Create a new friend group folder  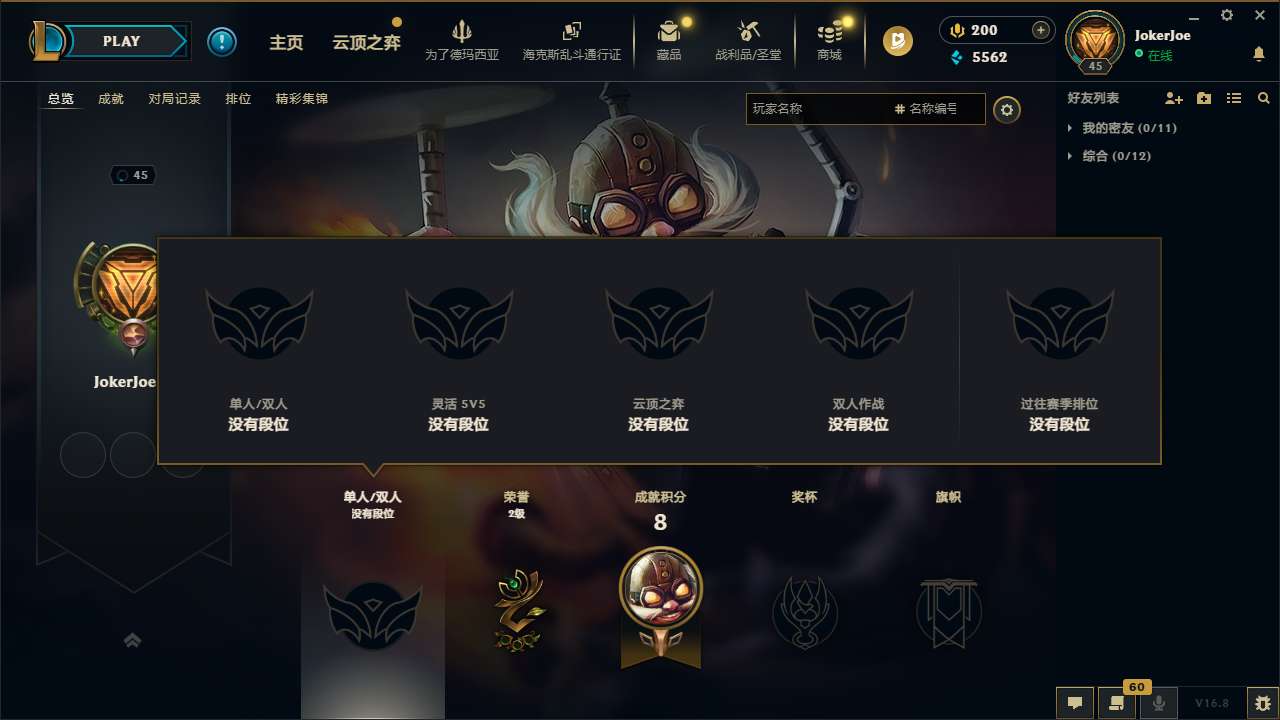[1202, 98]
